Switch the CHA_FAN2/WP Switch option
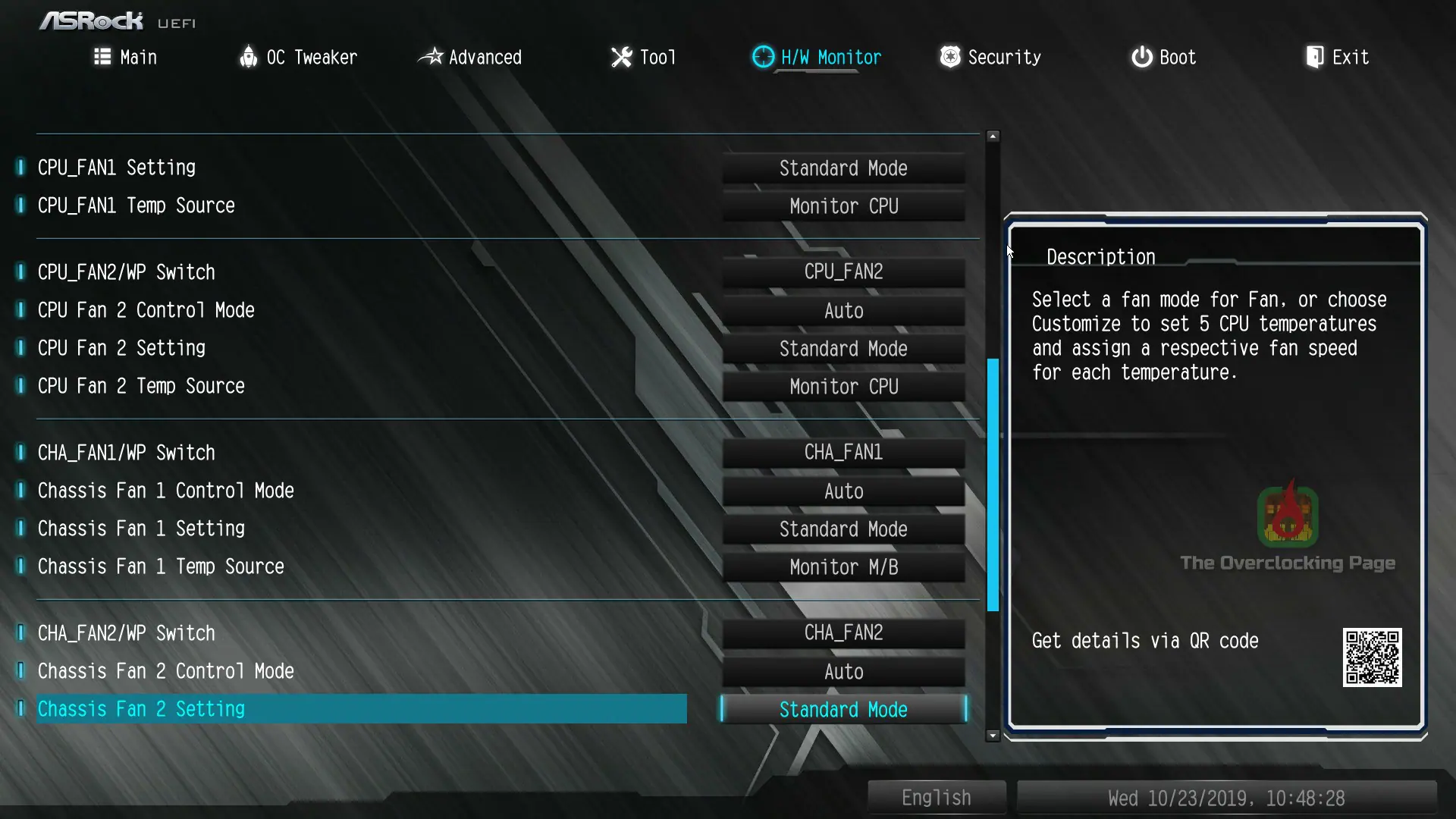The height and width of the screenshot is (819, 1456). 843,632
